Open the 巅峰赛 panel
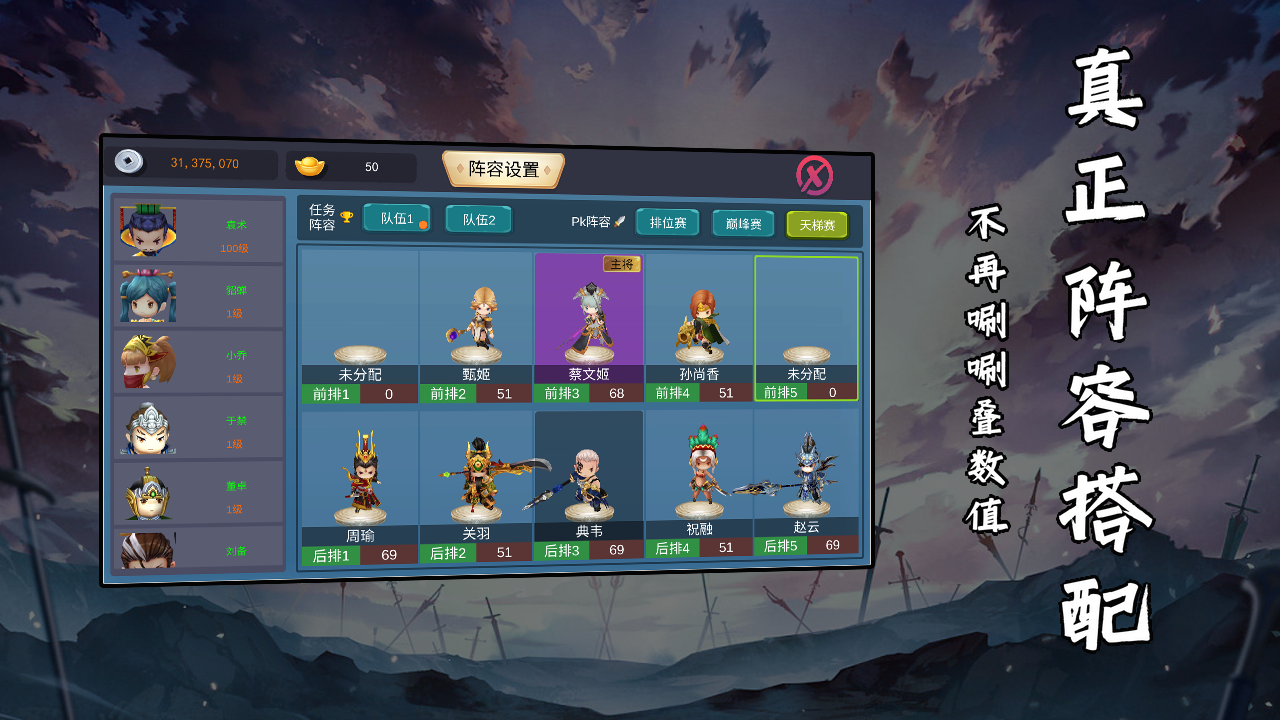 742,224
